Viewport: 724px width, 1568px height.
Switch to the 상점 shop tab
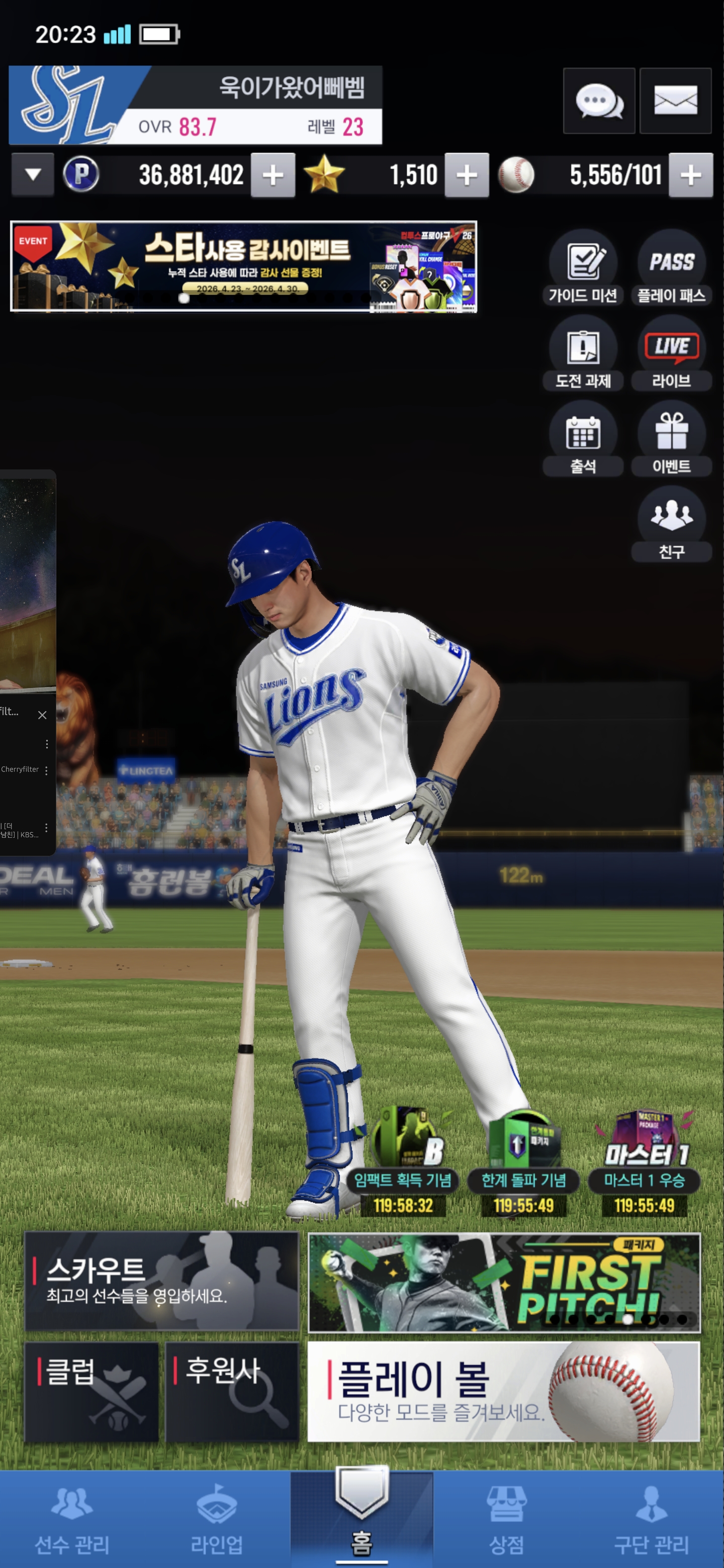506,1519
